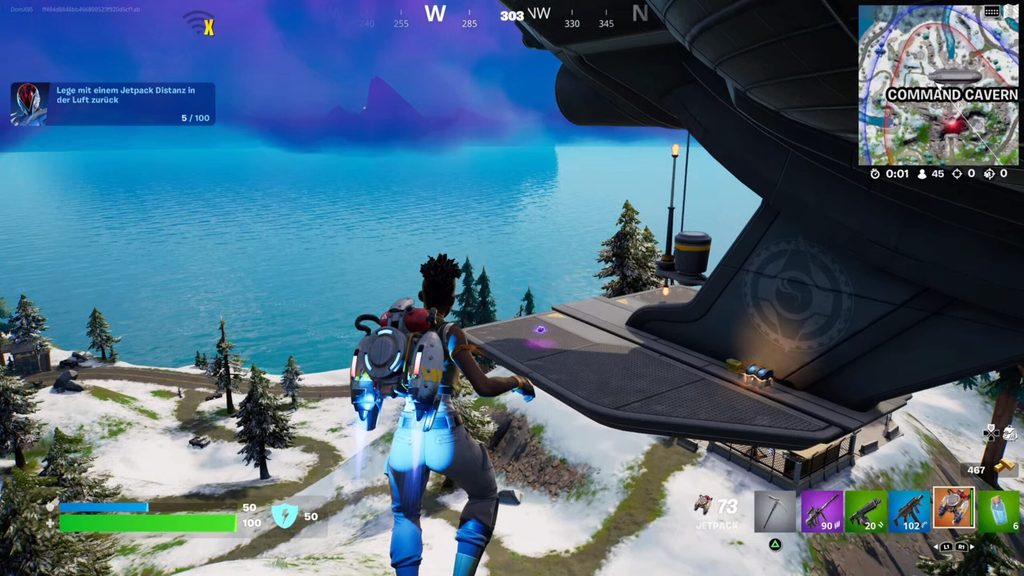Click the gold bars currency icon

point(1004,467)
